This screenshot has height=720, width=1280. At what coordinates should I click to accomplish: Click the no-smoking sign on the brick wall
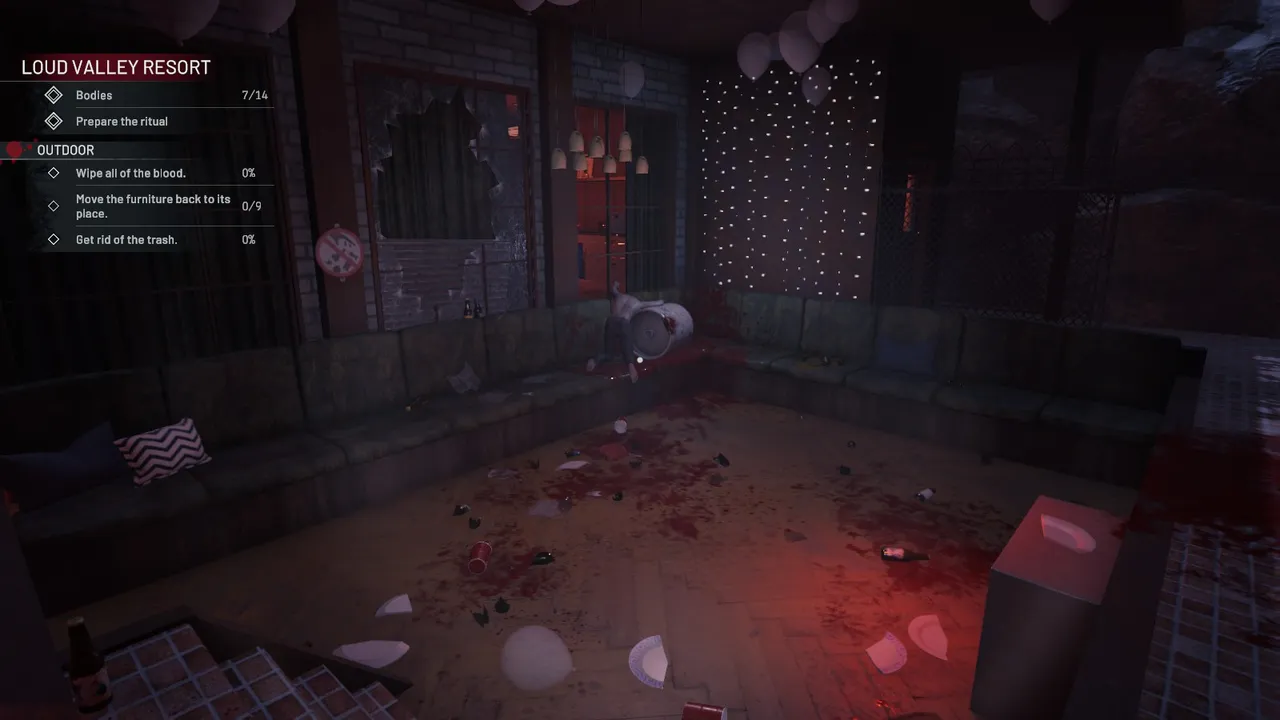click(x=340, y=253)
